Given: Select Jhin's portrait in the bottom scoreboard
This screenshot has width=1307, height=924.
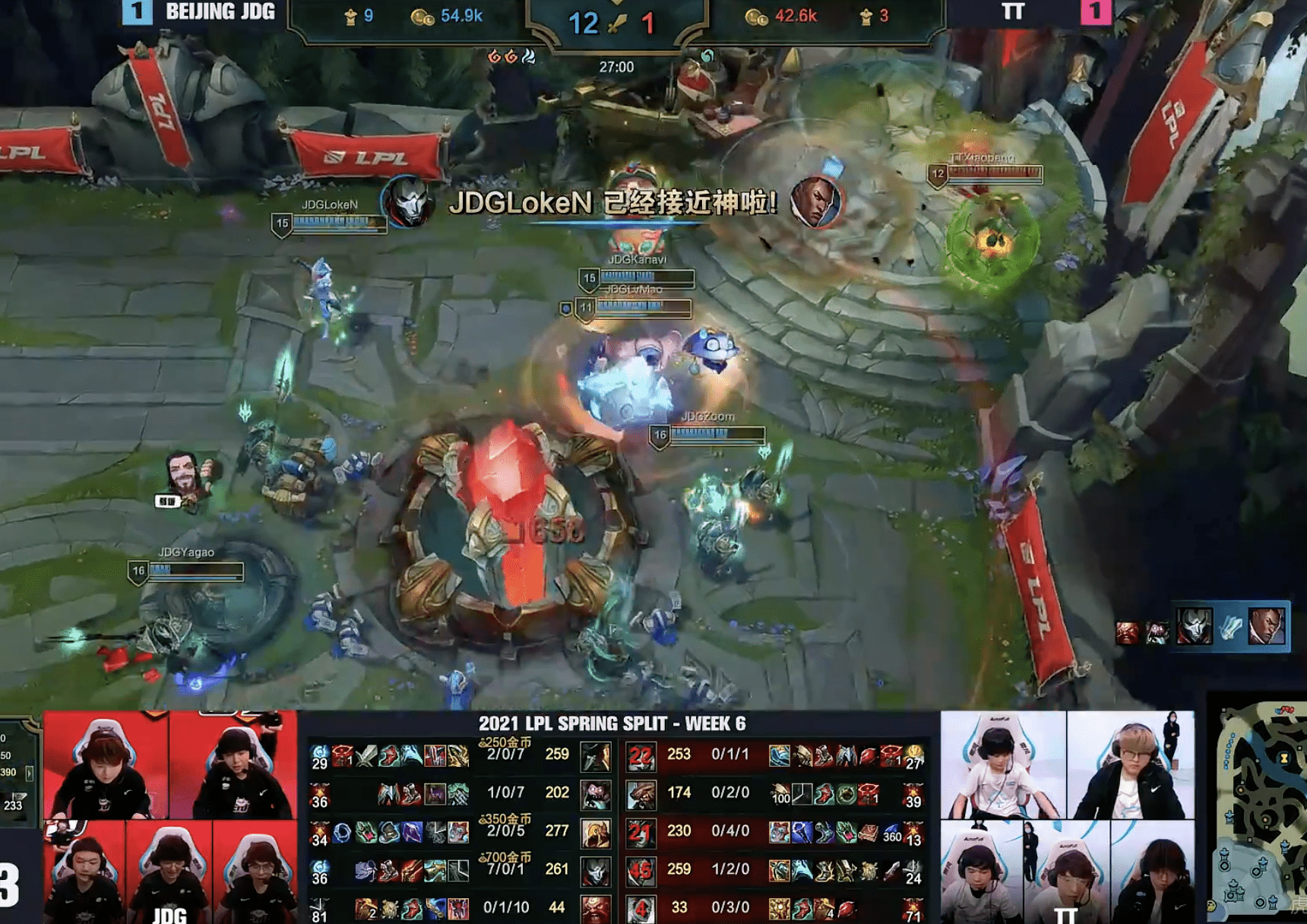Looking at the screenshot, I should click(x=595, y=871).
